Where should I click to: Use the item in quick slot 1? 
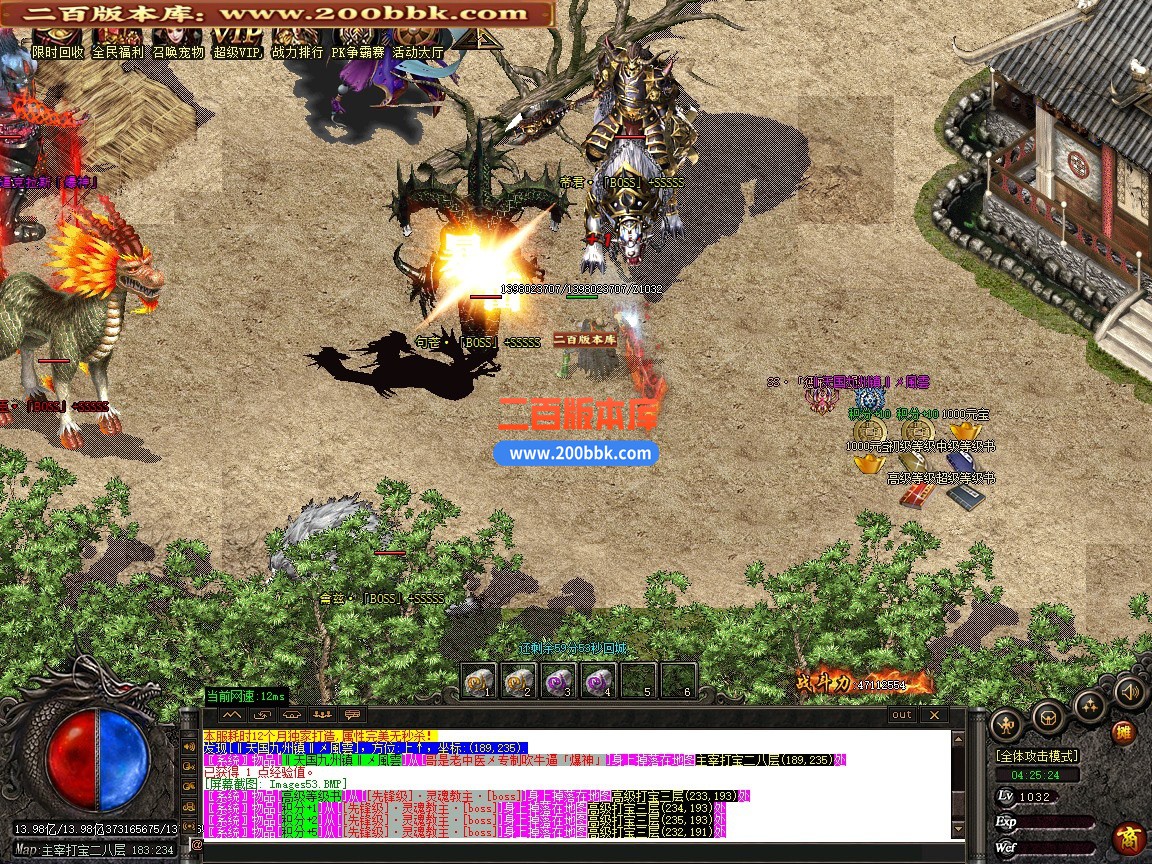[x=478, y=680]
